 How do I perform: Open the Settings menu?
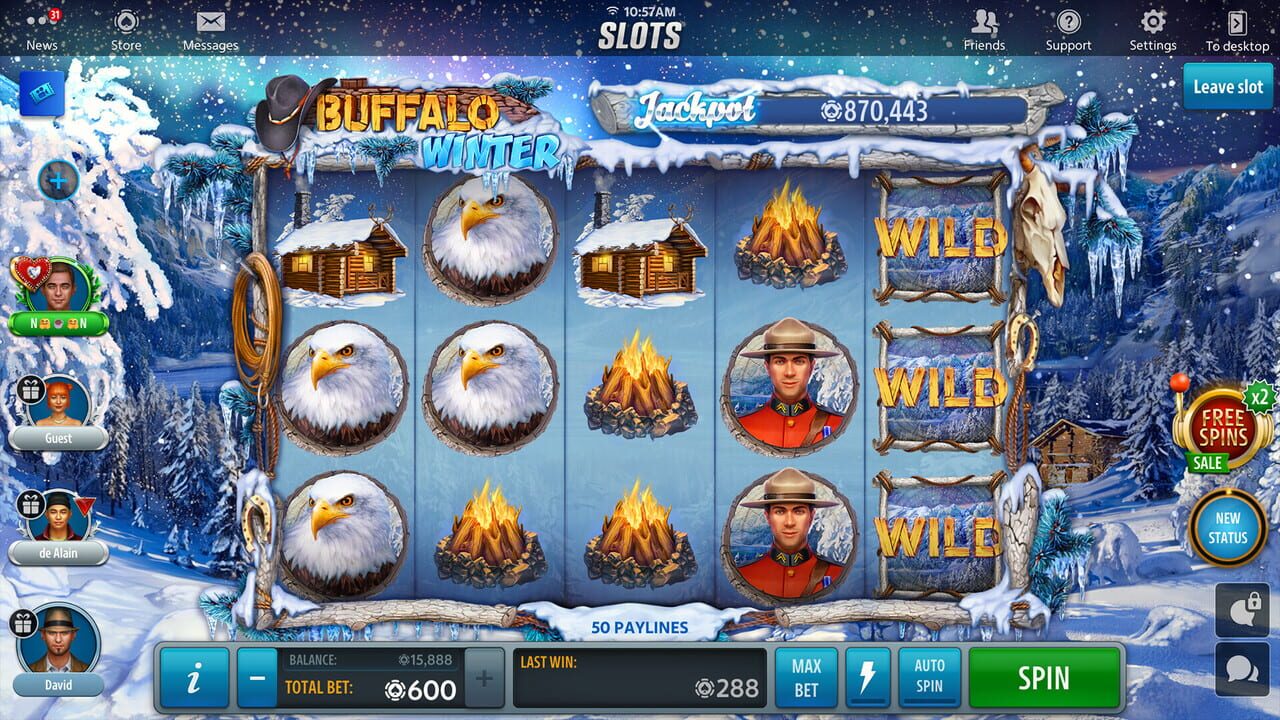coord(1152,27)
